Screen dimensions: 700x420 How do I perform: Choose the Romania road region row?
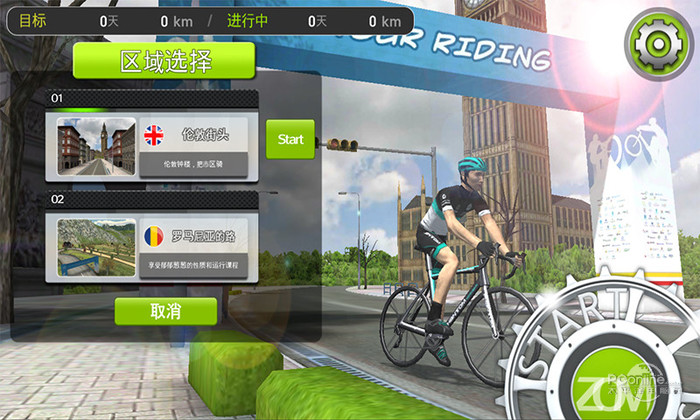tap(196, 247)
